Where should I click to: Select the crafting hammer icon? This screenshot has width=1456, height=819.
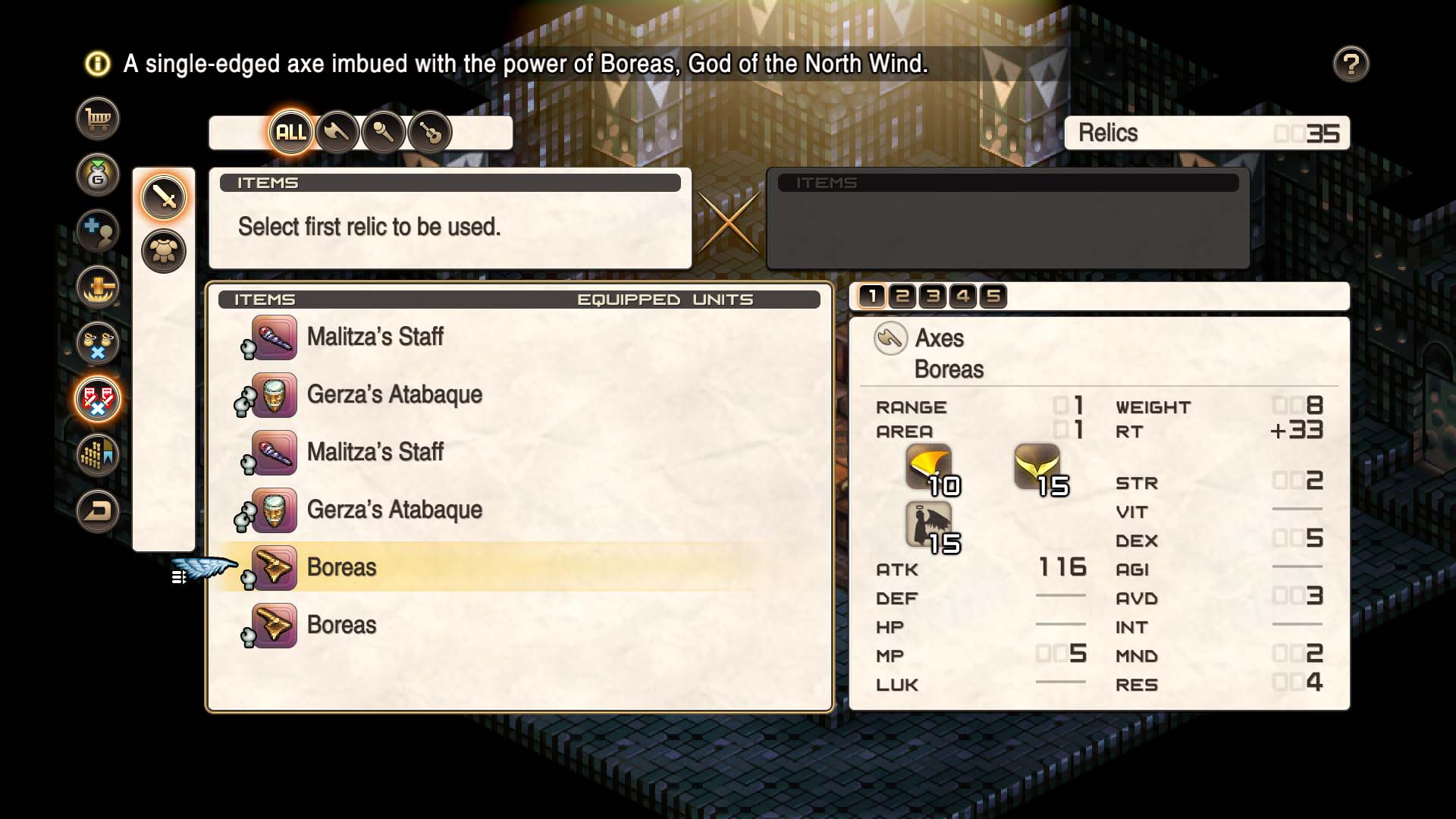click(99, 288)
